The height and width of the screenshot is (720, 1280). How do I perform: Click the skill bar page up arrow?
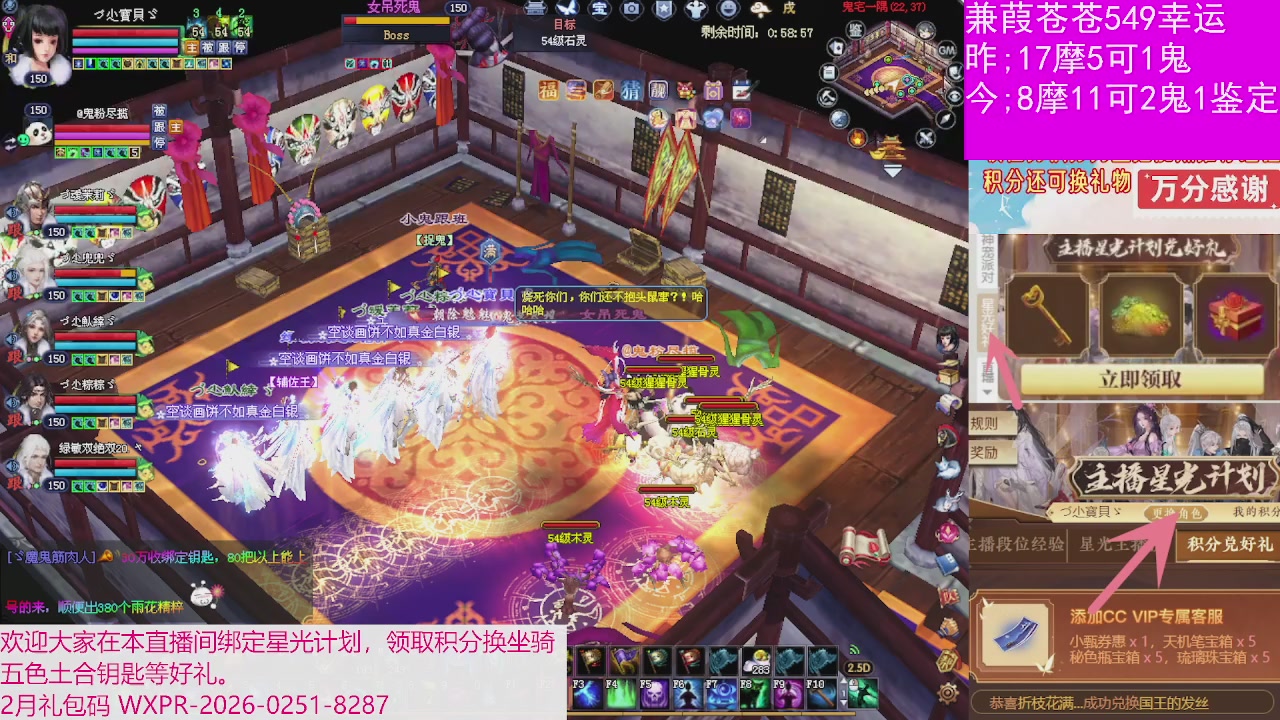coord(843,681)
